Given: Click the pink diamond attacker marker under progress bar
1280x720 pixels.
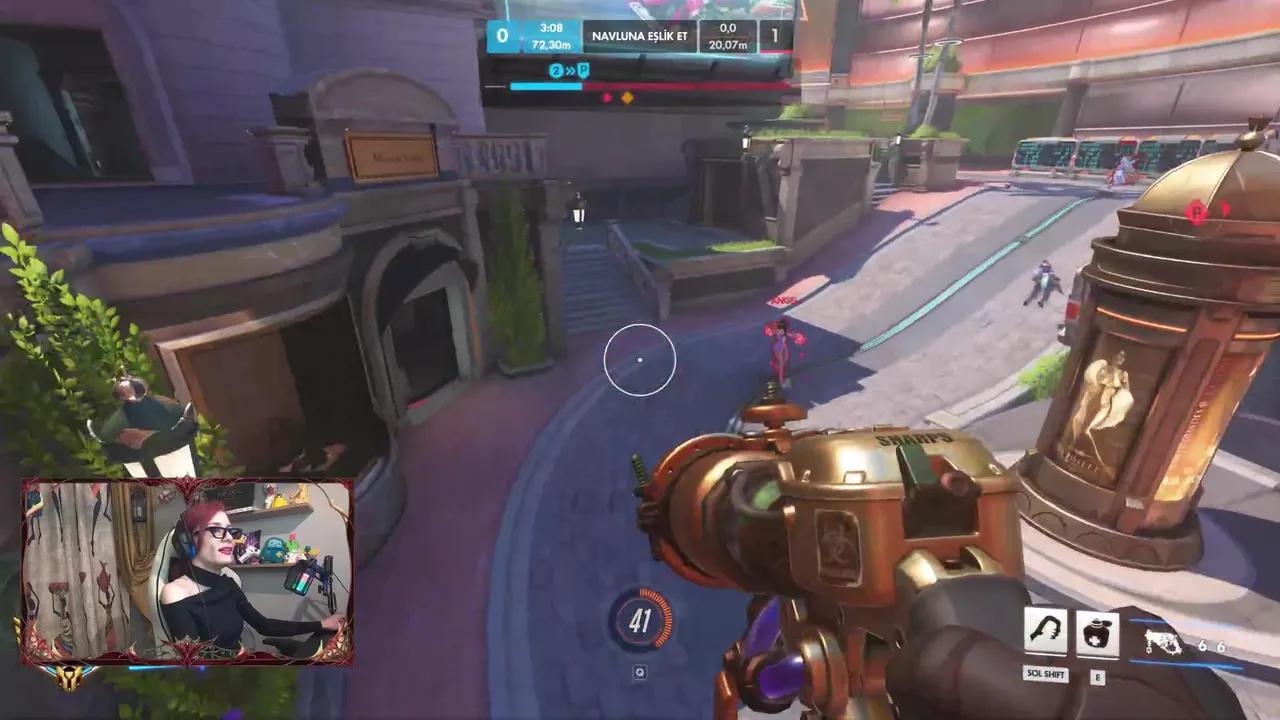Looking at the screenshot, I should pos(607,95).
